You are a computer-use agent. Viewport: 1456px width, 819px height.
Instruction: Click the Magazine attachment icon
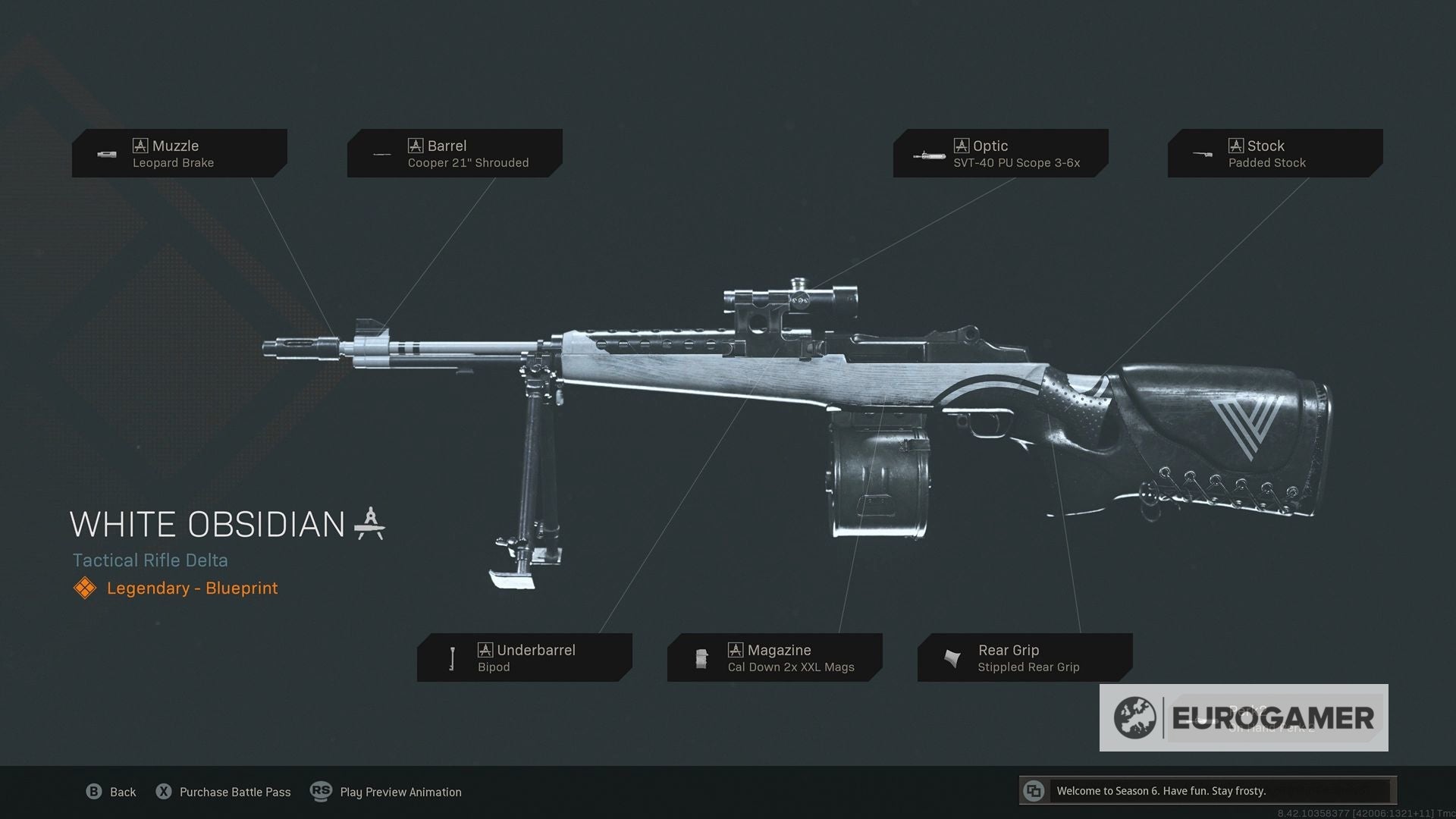(x=701, y=657)
